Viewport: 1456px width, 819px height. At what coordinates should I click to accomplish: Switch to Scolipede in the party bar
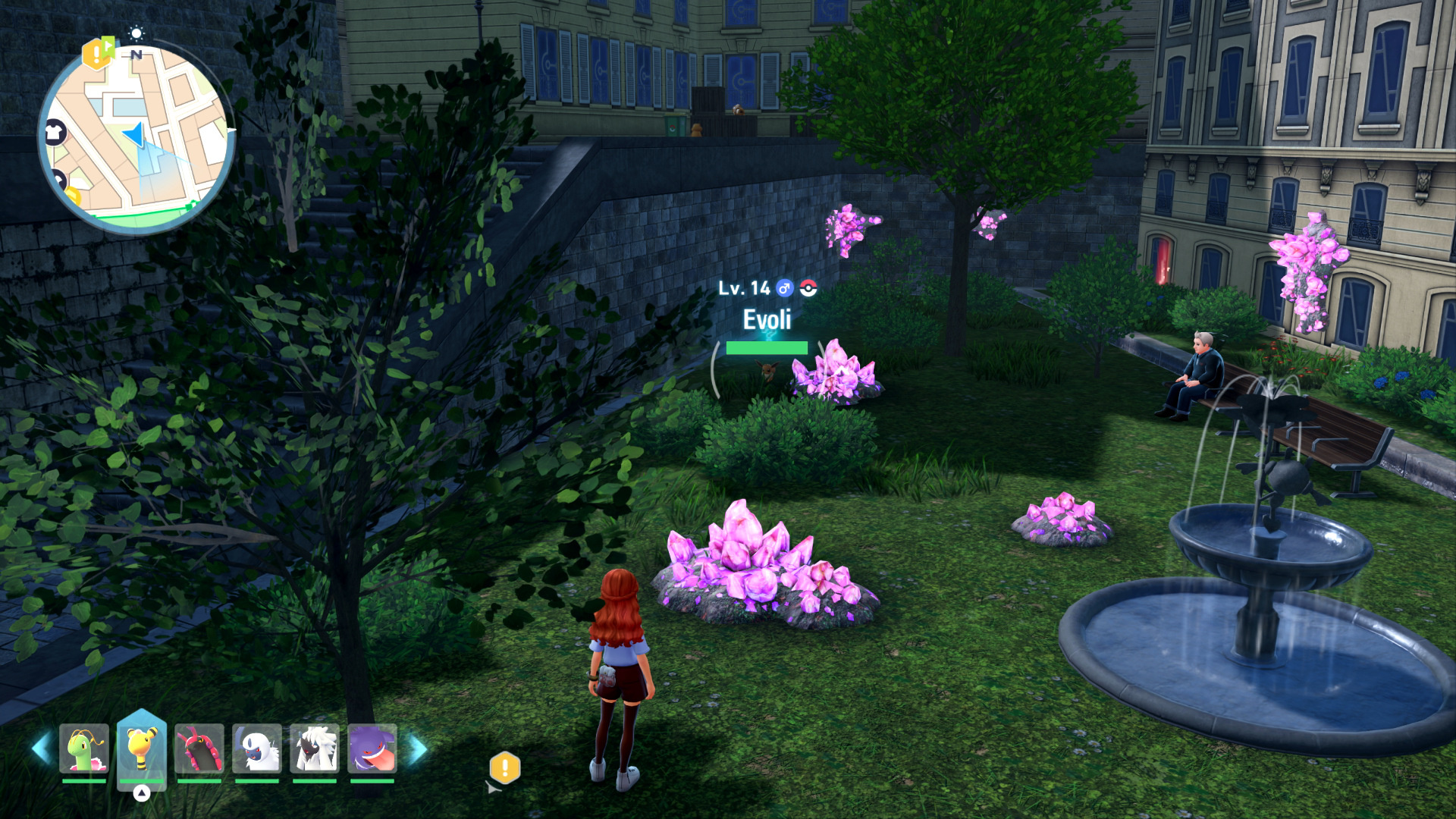click(199, 749)
